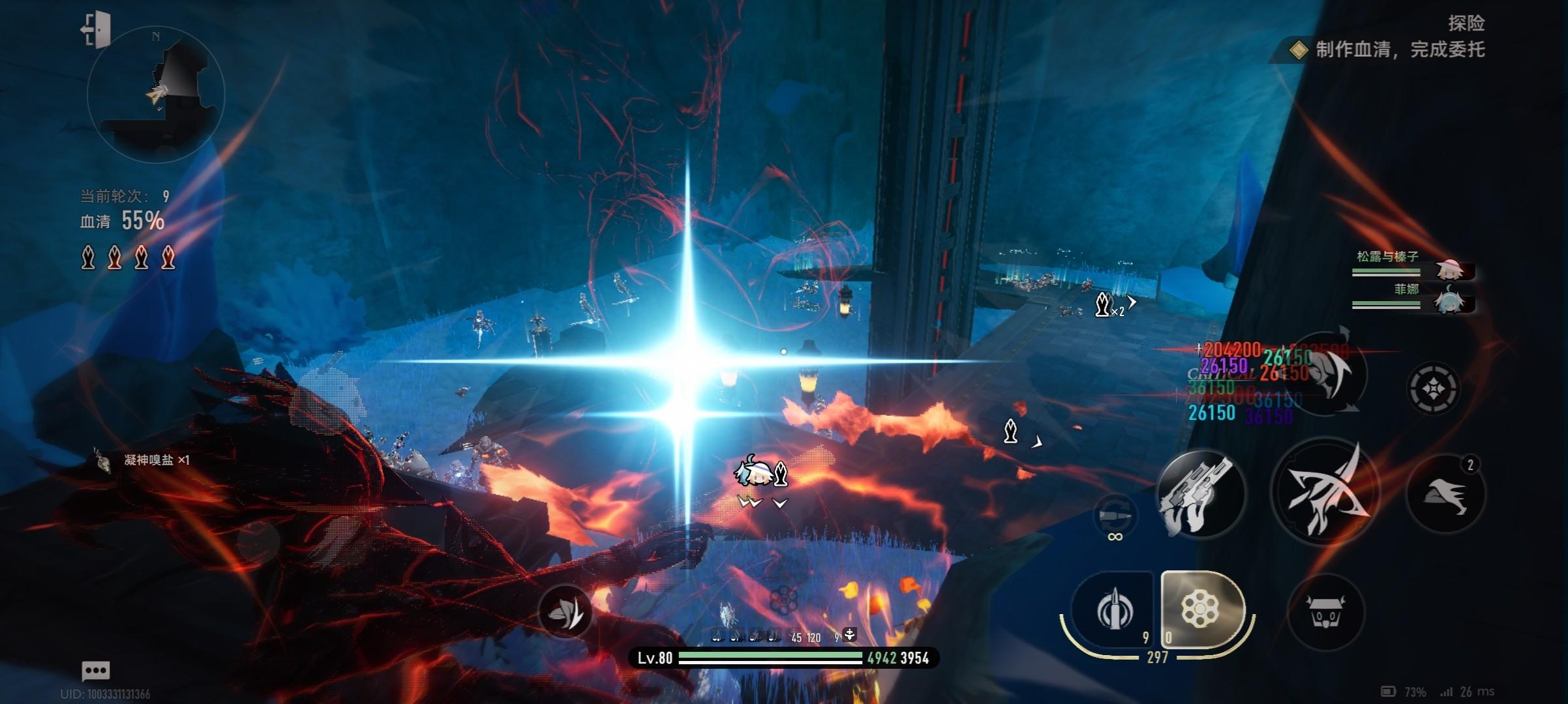The image size is (1568, 704).
Task: Tap the leaf wing skill button
Action: [565, 611]
